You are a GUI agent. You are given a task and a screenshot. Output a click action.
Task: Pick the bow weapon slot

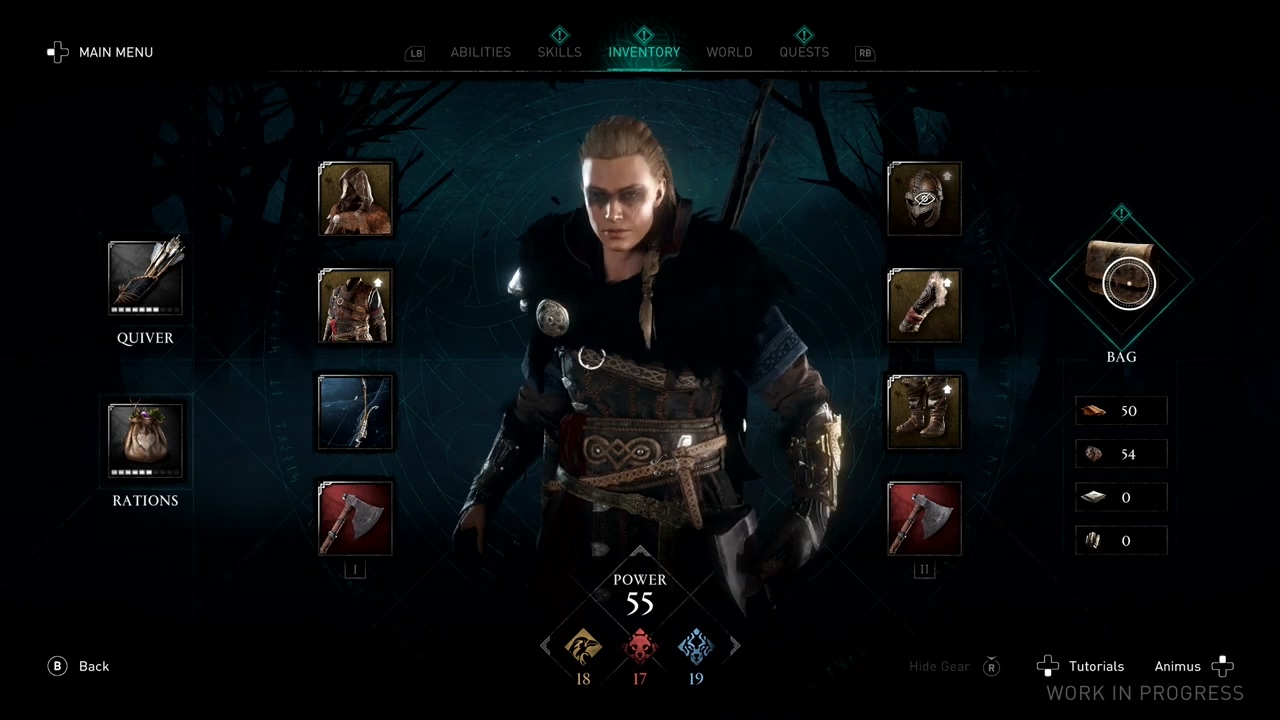click(355, 412)
